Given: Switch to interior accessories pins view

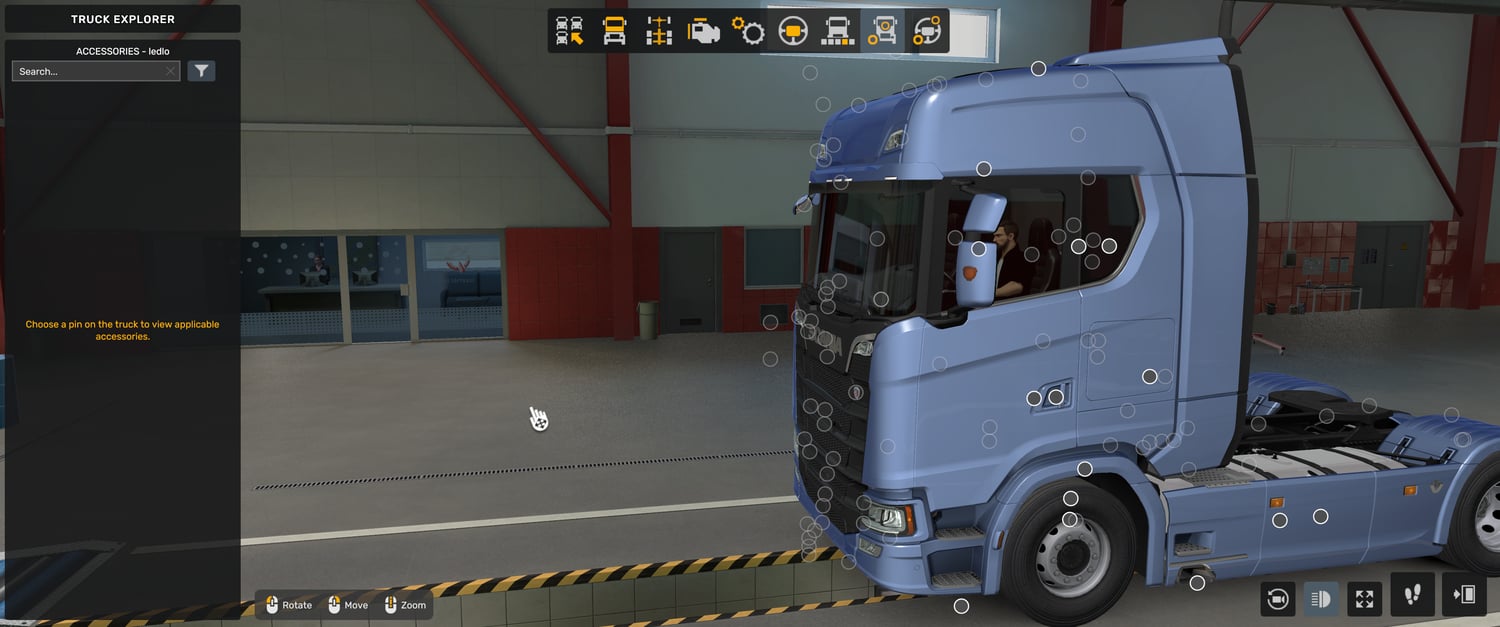Looking at the screenshot, I should [927, 31].
